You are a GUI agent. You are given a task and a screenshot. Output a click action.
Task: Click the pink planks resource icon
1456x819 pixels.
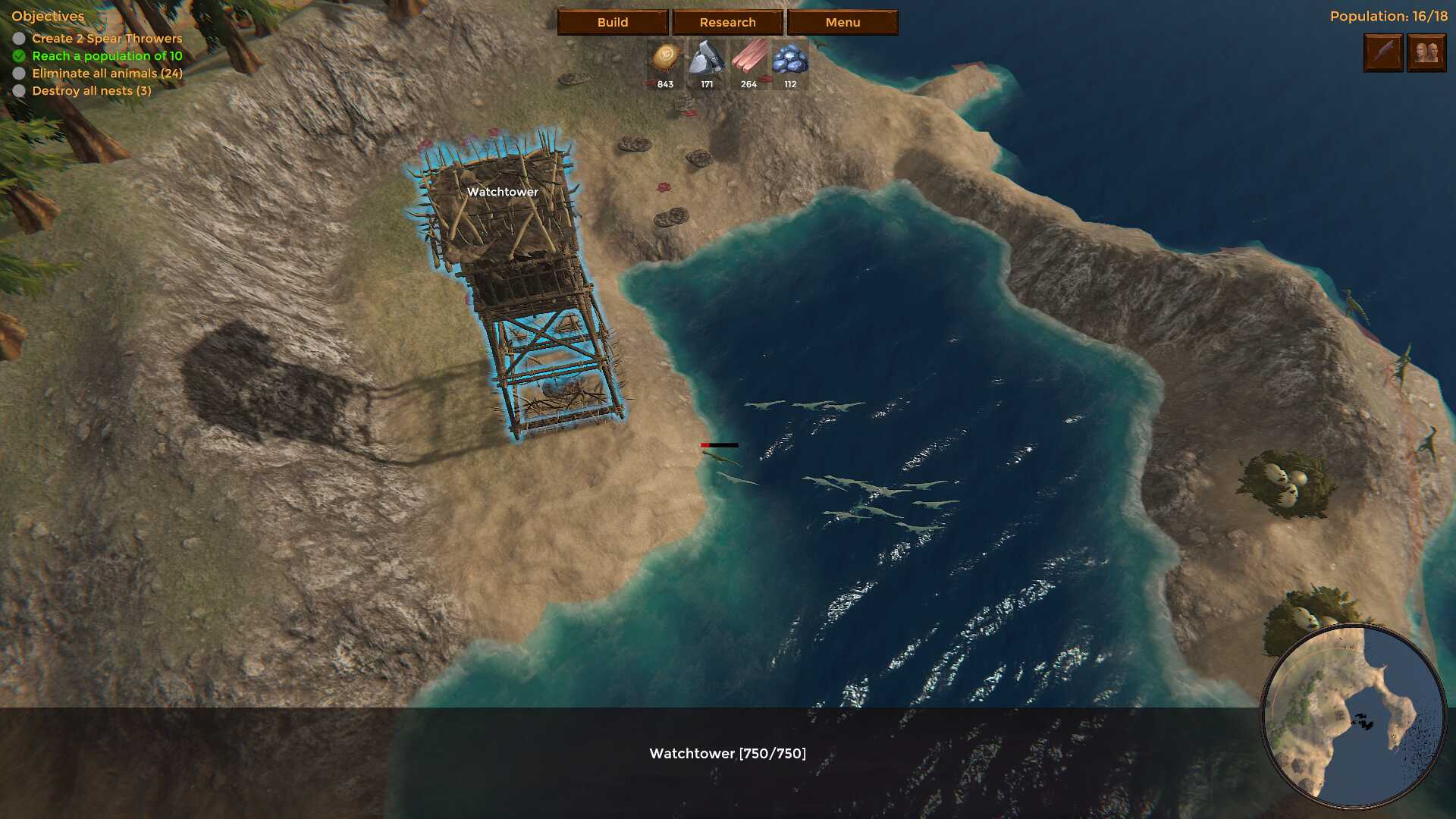[748, 58]
